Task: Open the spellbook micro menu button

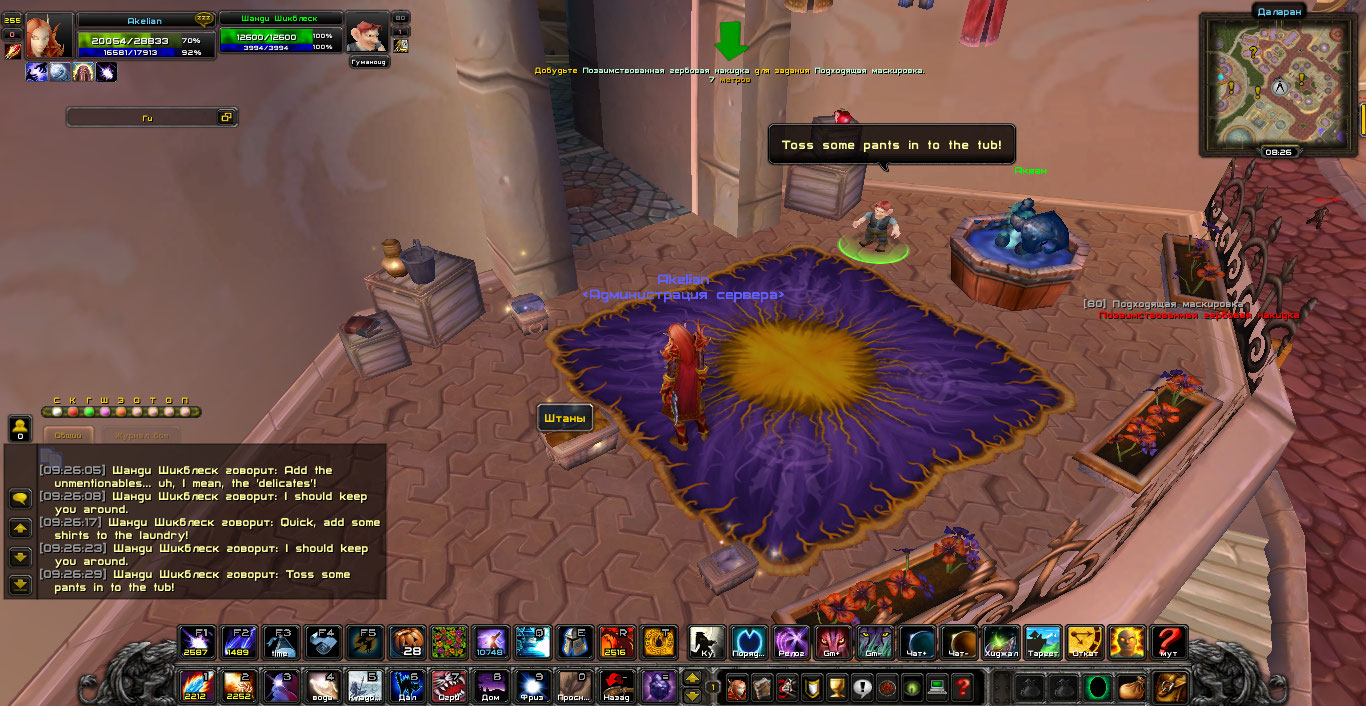Action: pyautogui.click(x=760, y=688)
